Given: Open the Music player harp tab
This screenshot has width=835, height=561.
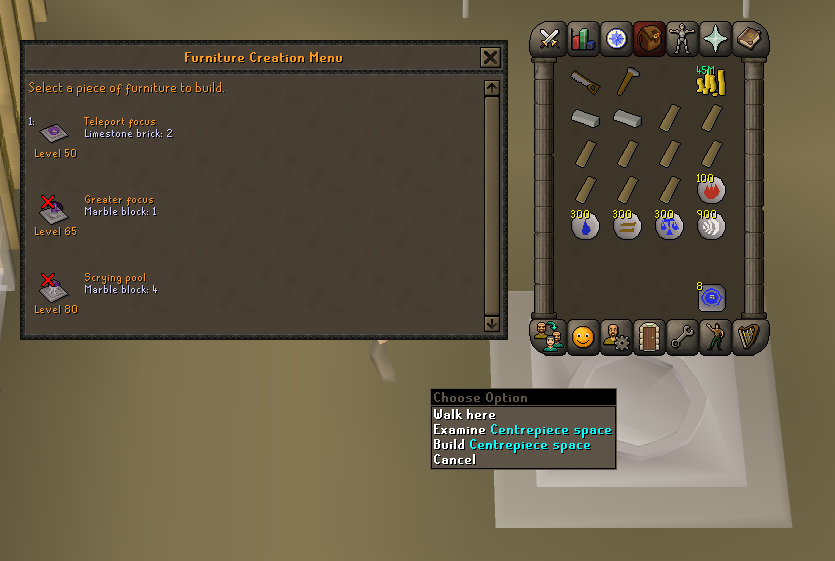Looking at the screenshot, I should coord(749,337).
